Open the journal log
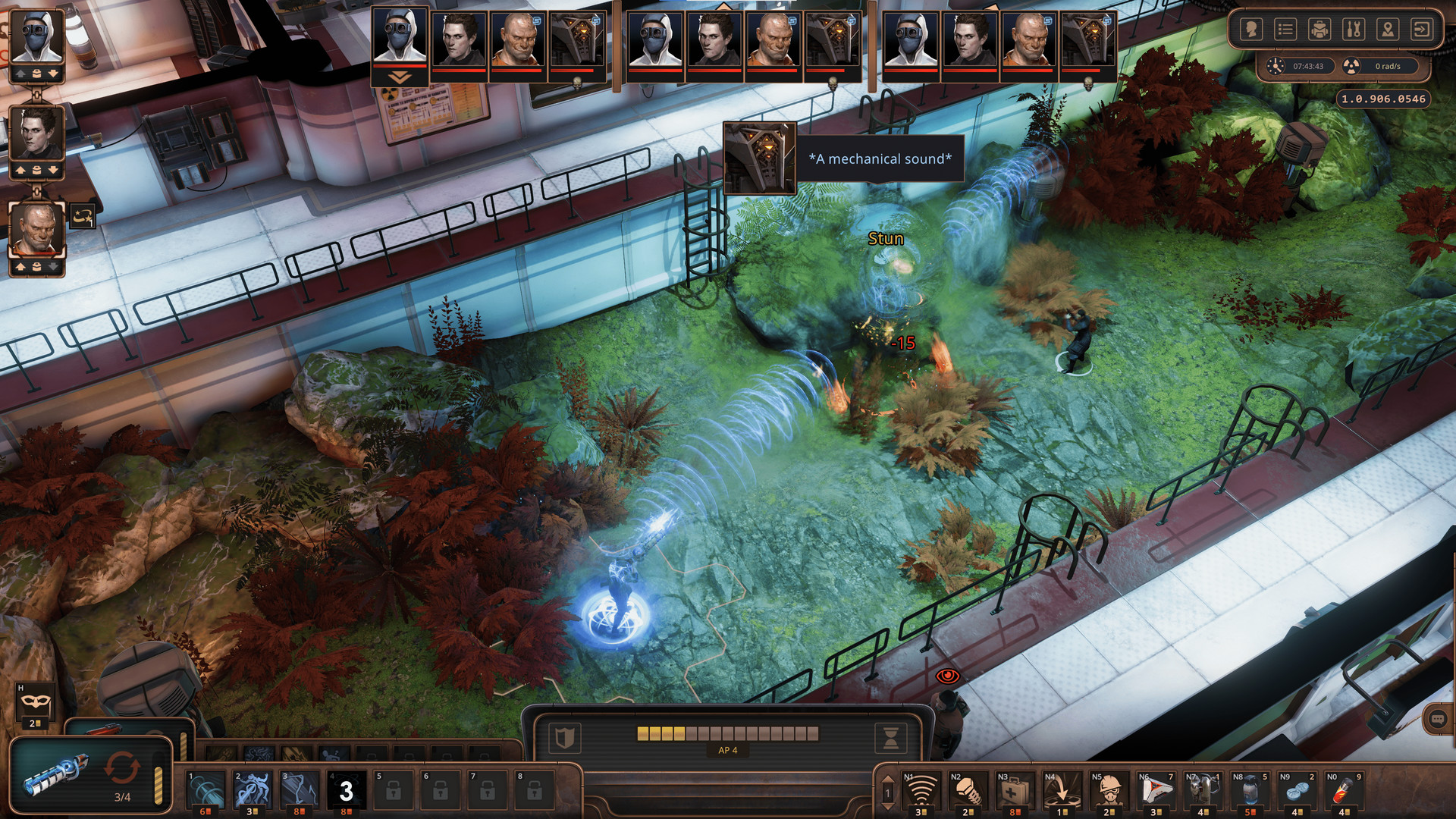The height and width of the screenshot is (819, 1456). [x=1285, y=29]
